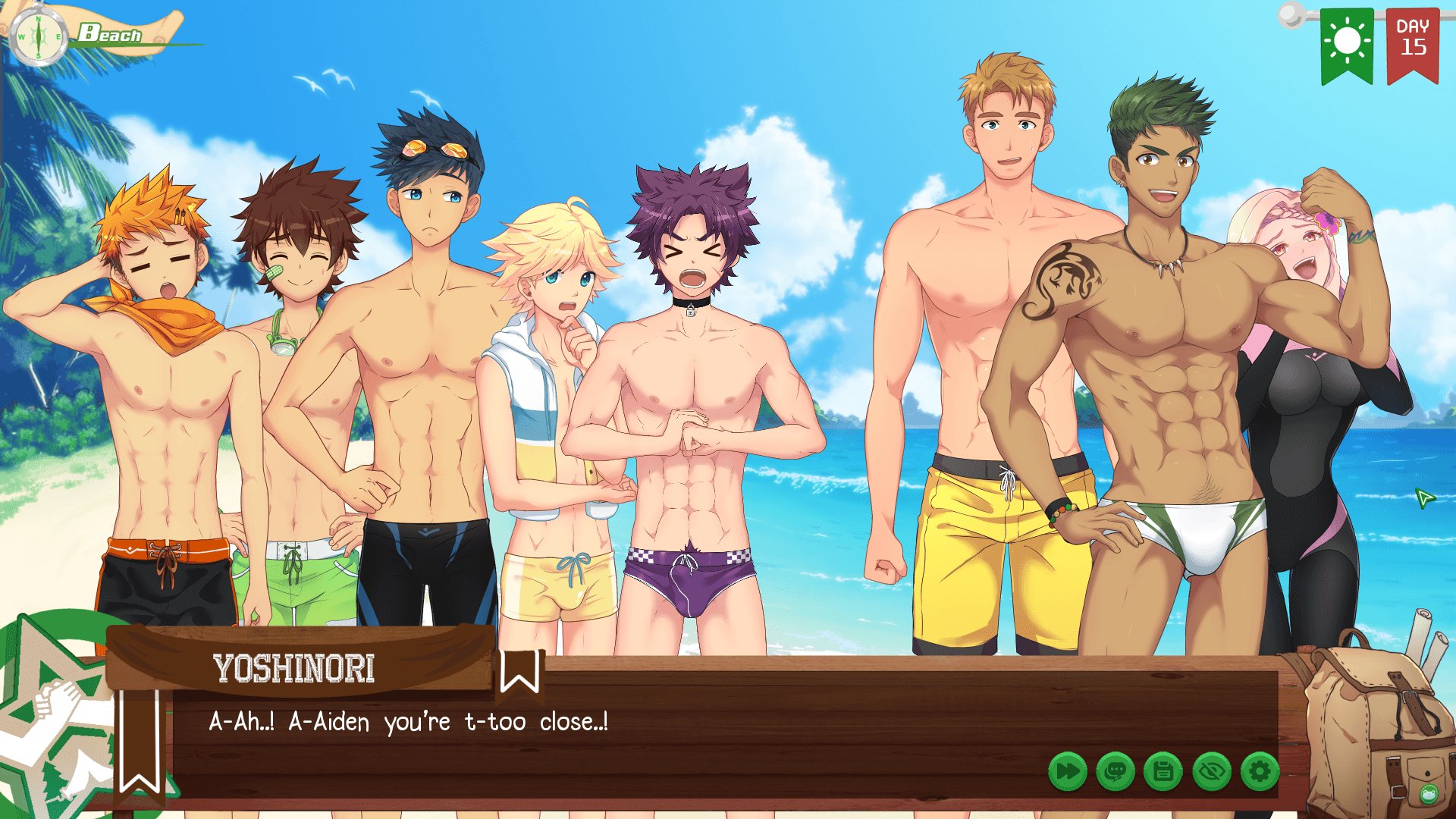The width and height of the screenshot is (1456, 819).
Task: Open the backpack inventory
Action: pos(1376,728)
